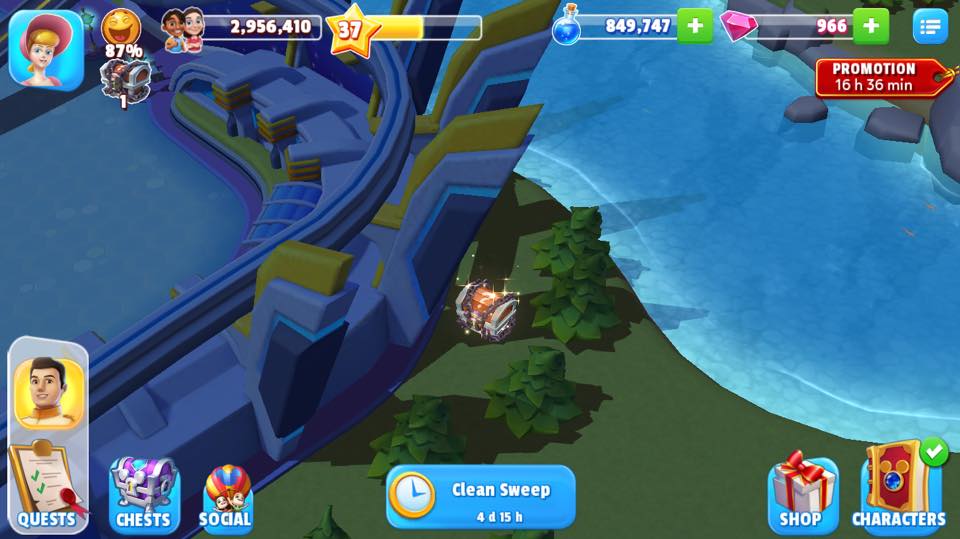Open the Characters book
Image resolution: width=960 pixels, height=539 pixels.
pos(899,488)
